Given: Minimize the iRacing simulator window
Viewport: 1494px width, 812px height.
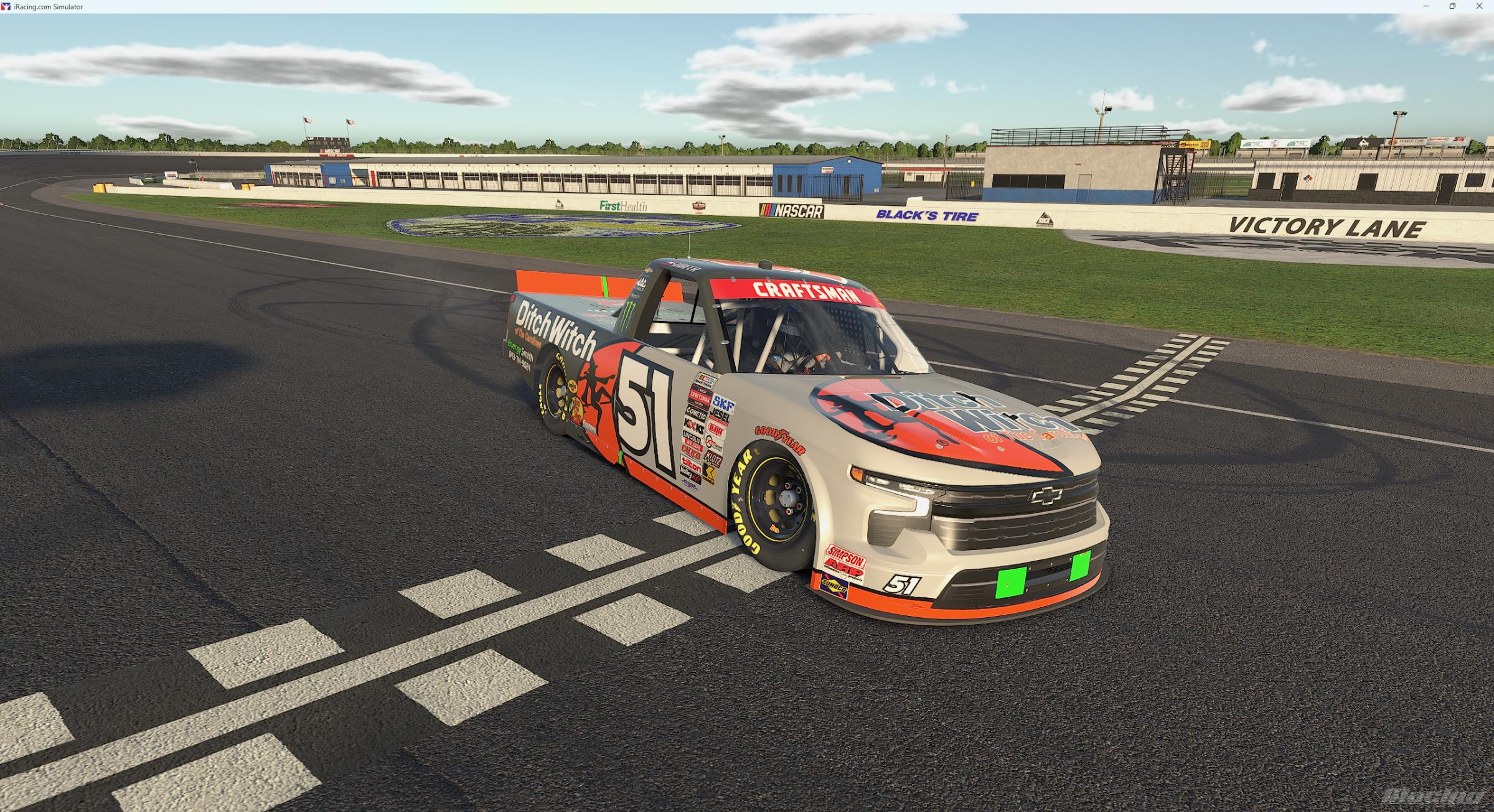Looking at the screenshot, I should pyautogui.click(x=1426, y=6).
